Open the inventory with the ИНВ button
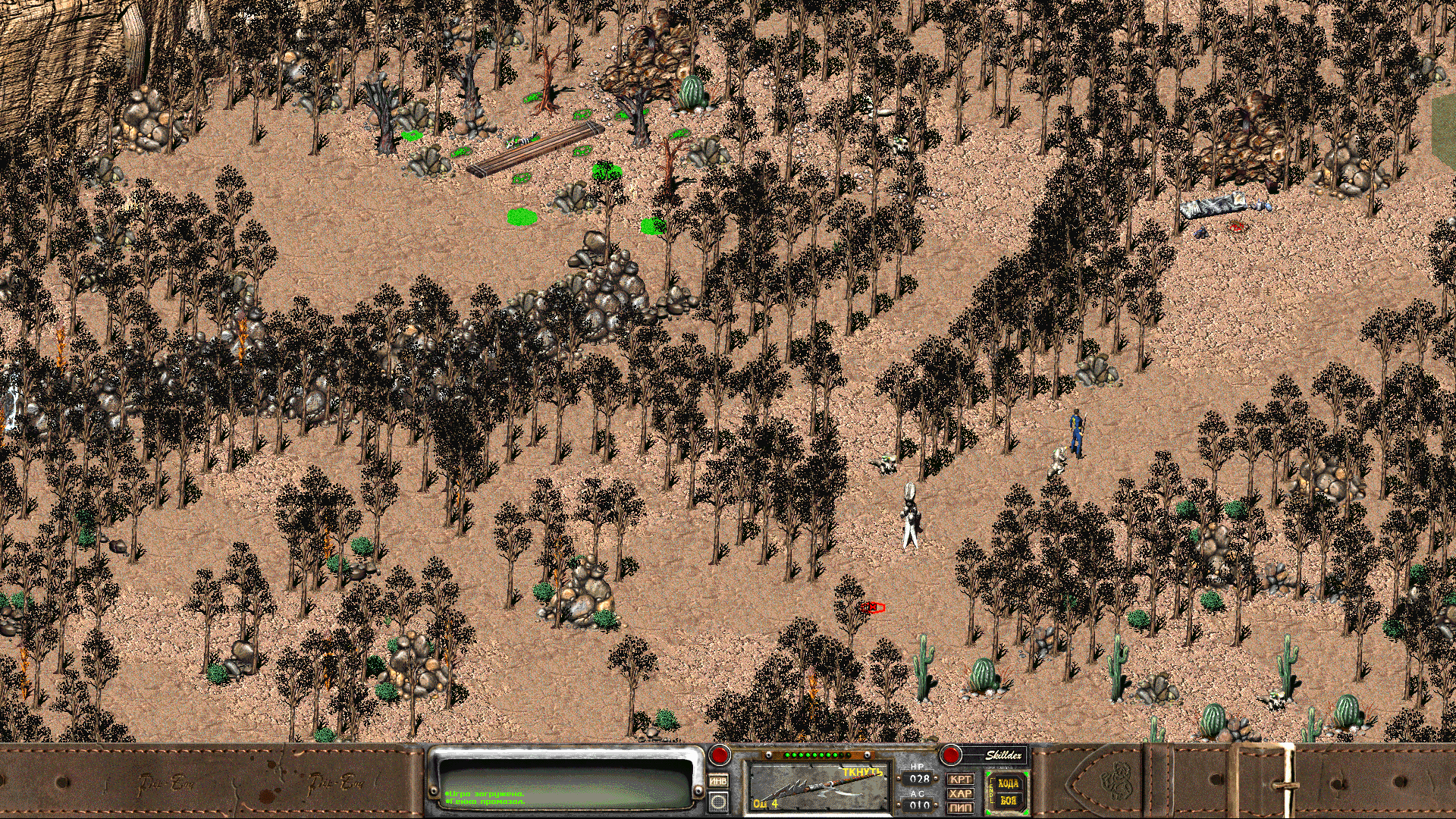This screenshot has width=1456, height=819. [x=718, y=781]
